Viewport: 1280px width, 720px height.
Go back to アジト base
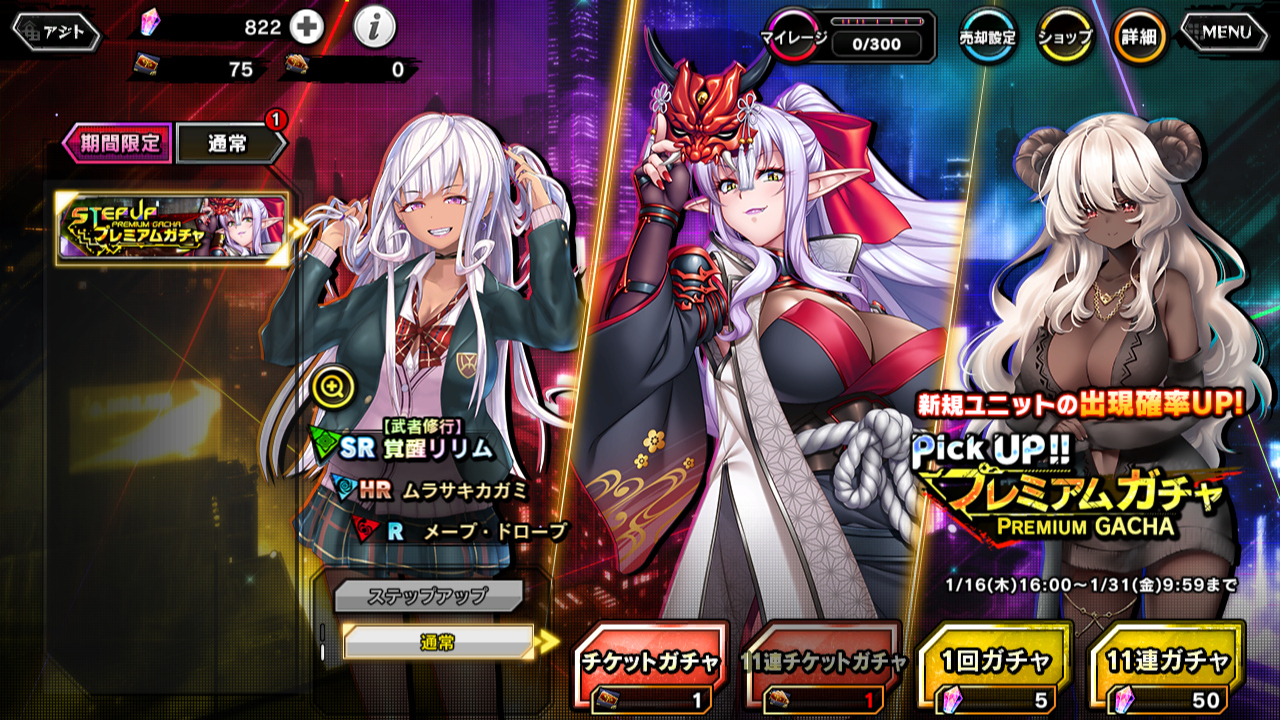57,33
